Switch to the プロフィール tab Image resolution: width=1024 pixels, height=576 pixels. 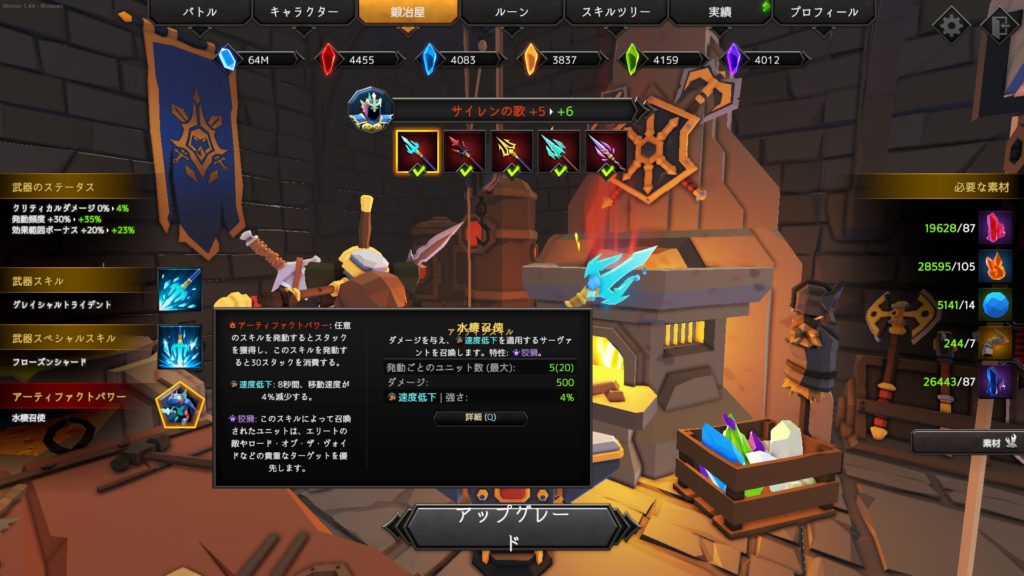click(x=824, y=13)
